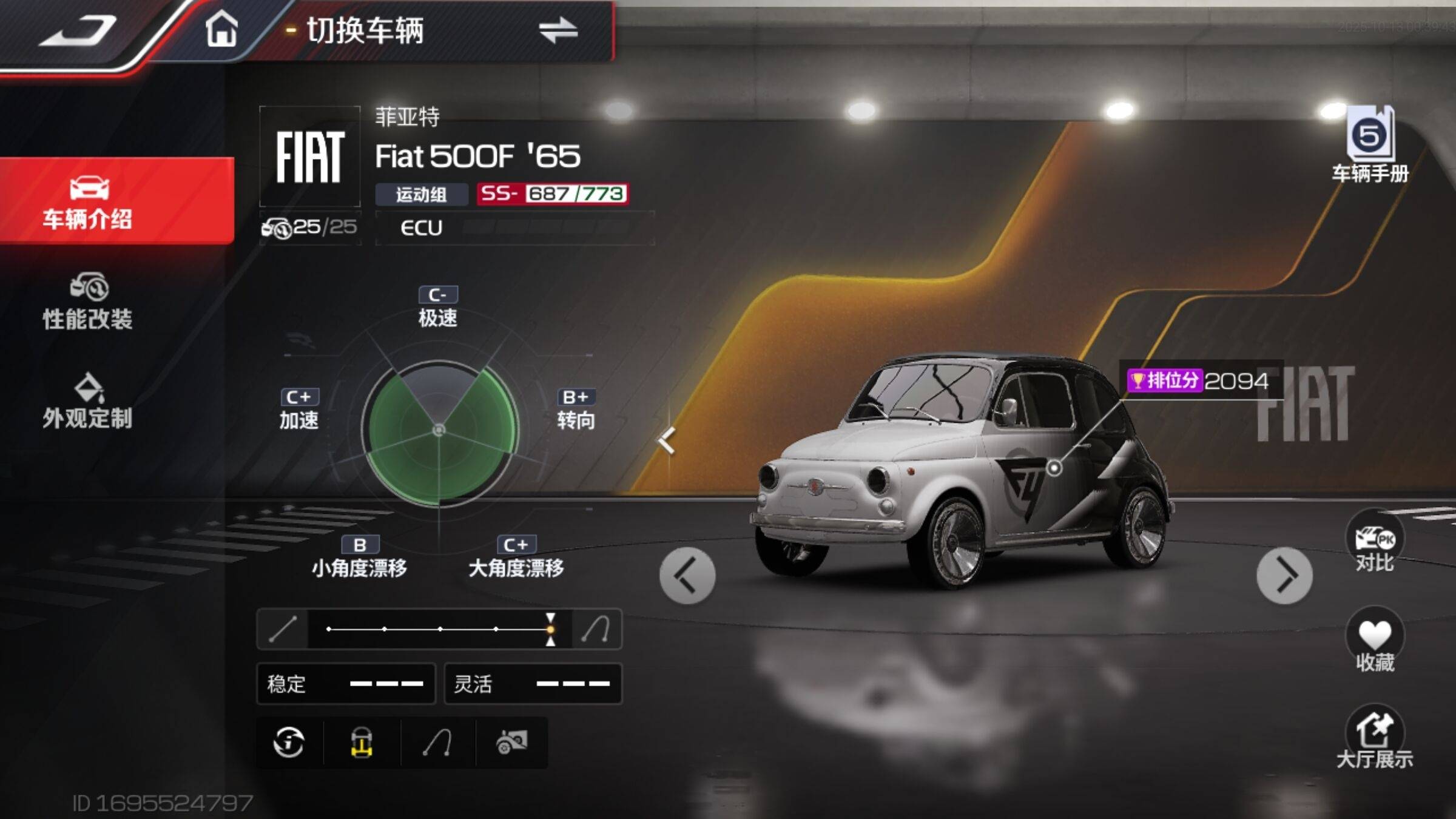1456x819 pixels.
Task: Switch to the 性能改装 performance tuning tab
Action: pyautogui.click(x=88, y=302)
